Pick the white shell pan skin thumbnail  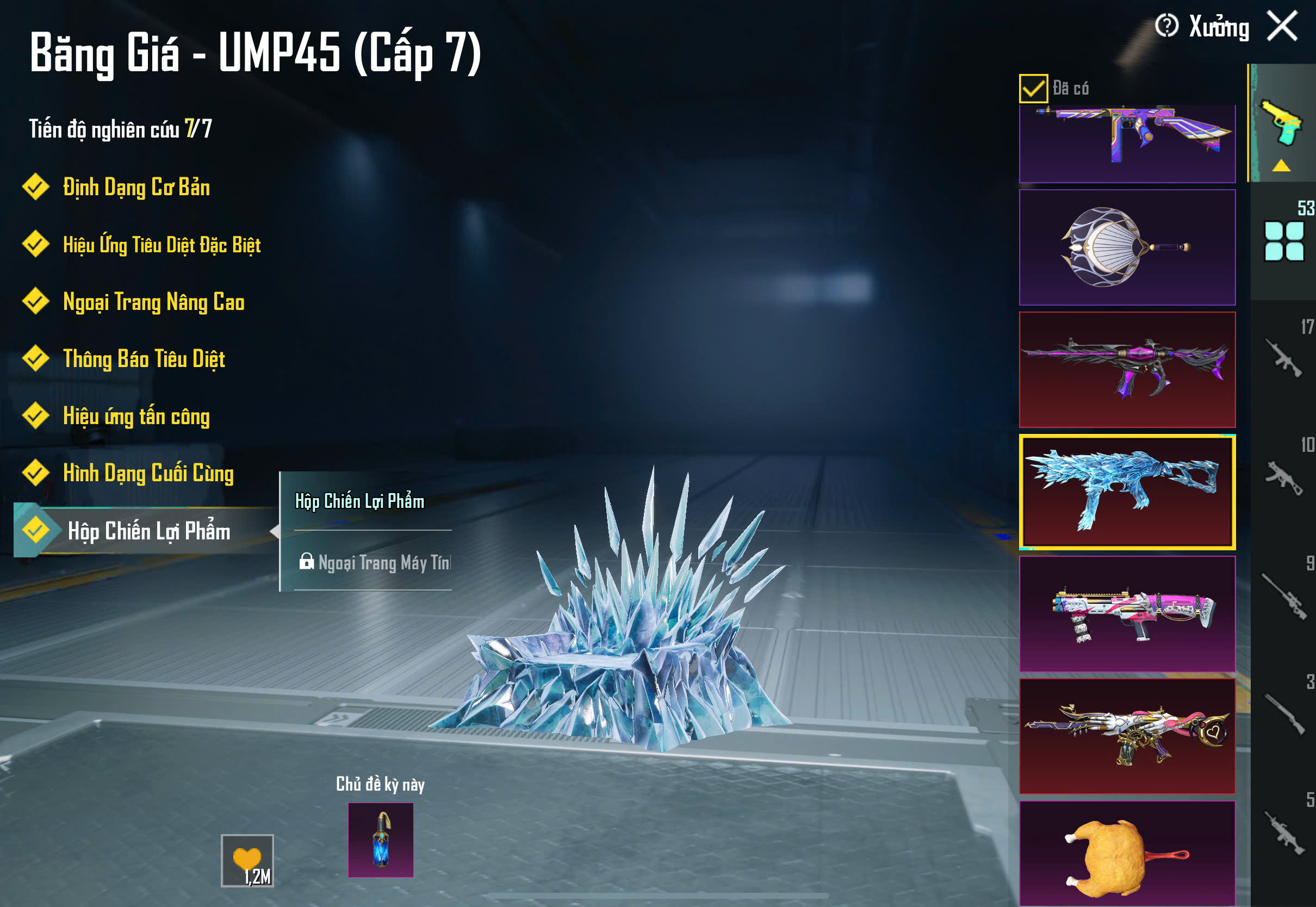(x=1127, y=248)
